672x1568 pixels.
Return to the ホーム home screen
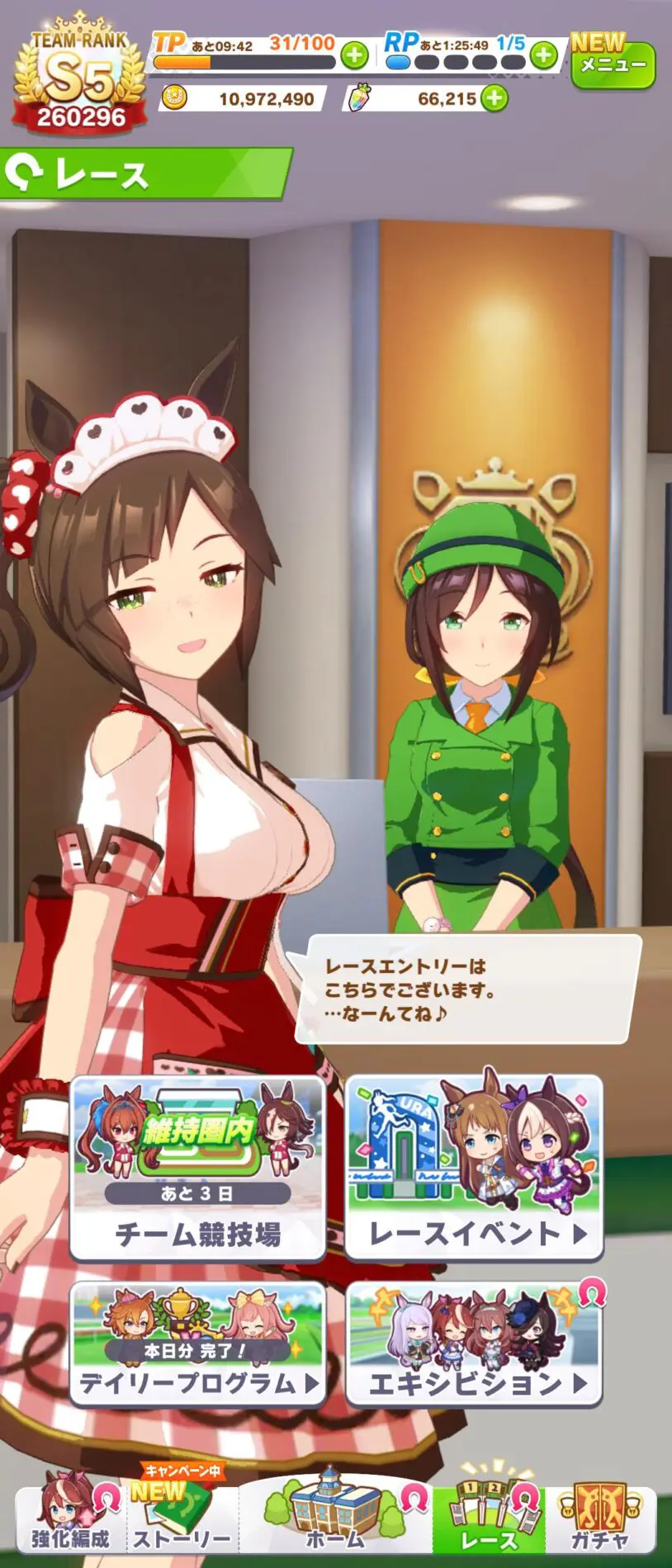click(334, 1520)
